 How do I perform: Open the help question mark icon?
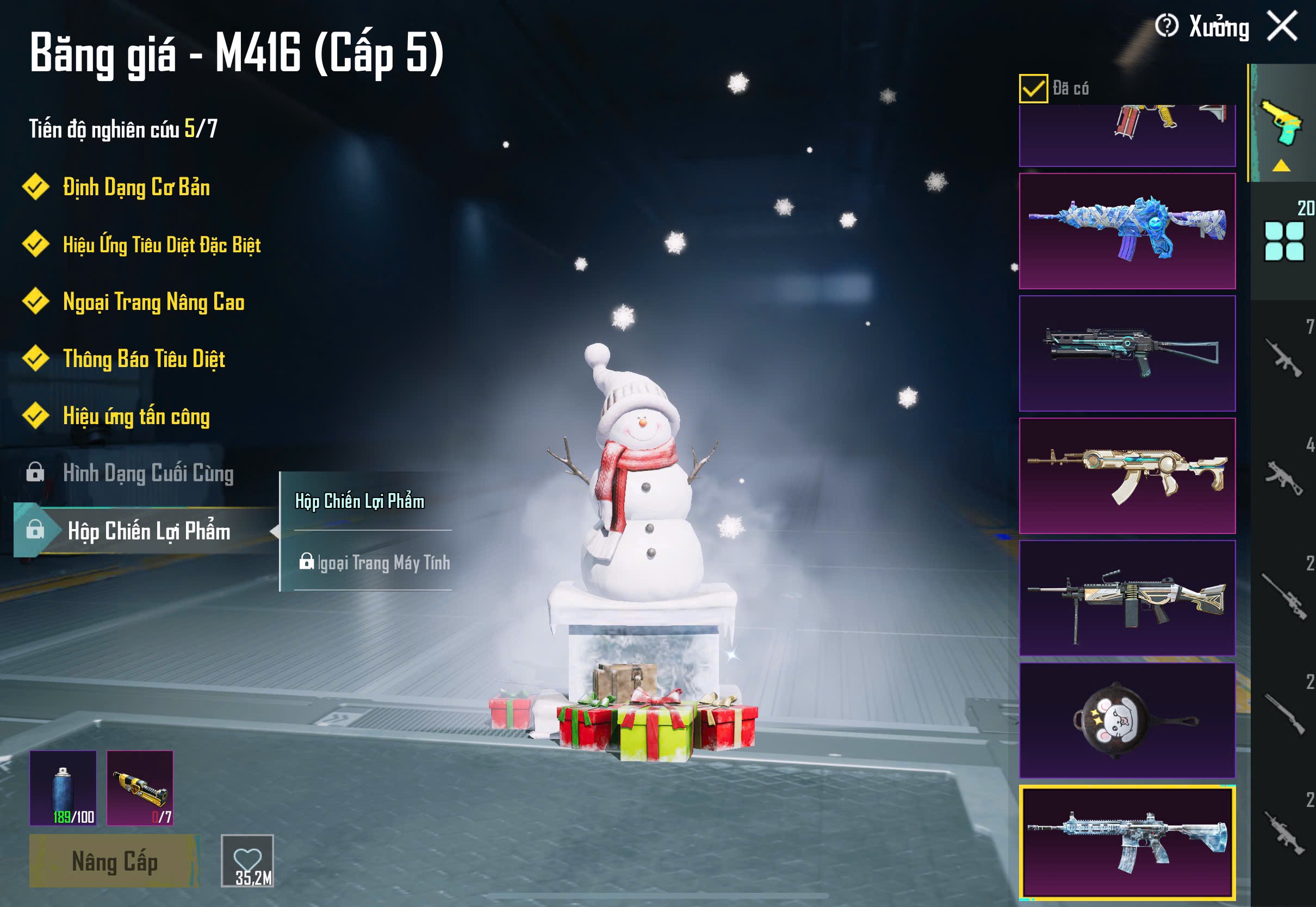point(1166,26)
